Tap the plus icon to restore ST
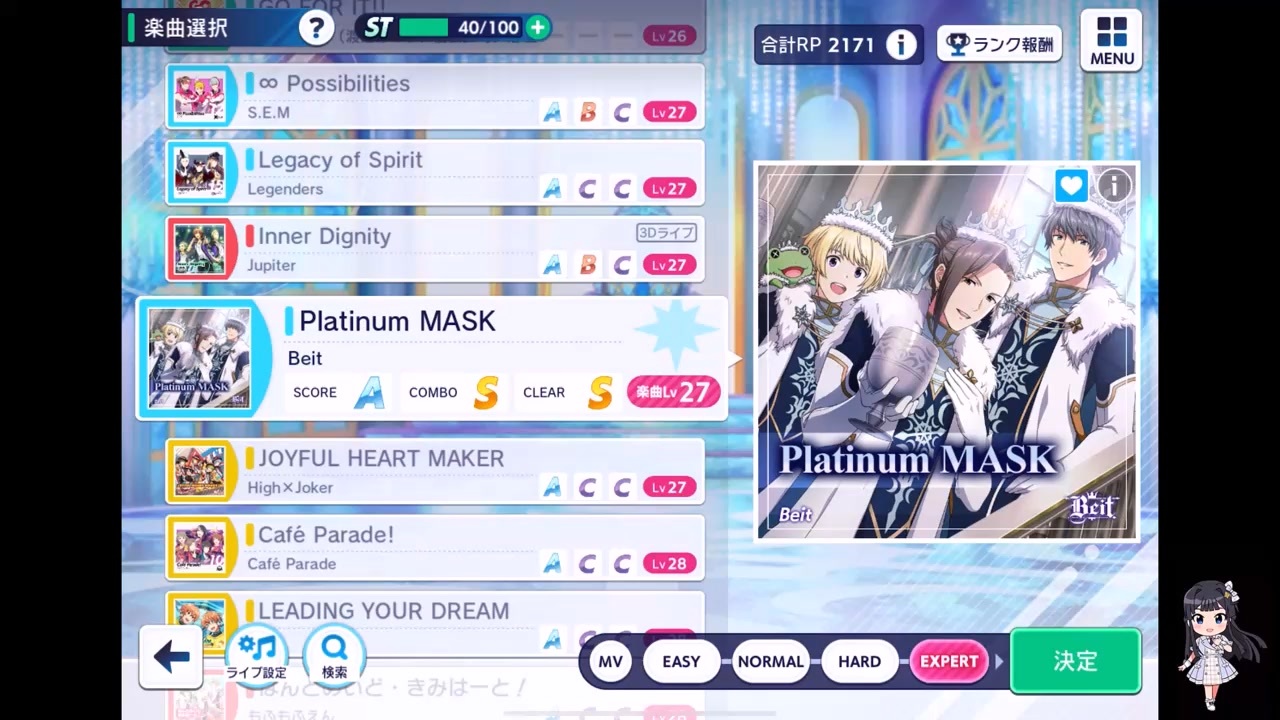1280x720 pixels. [537, 28]
